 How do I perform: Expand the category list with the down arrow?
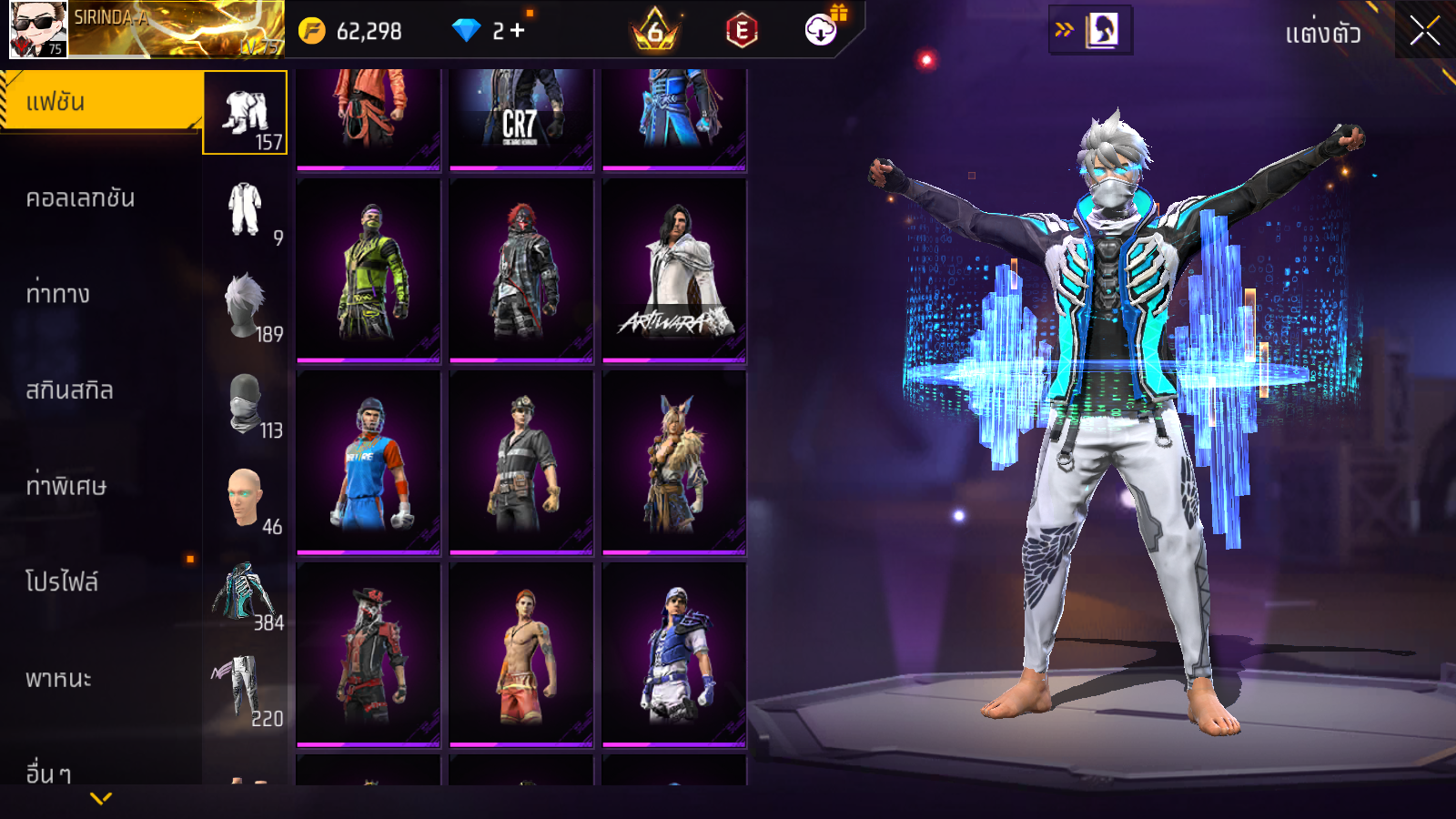101,799
